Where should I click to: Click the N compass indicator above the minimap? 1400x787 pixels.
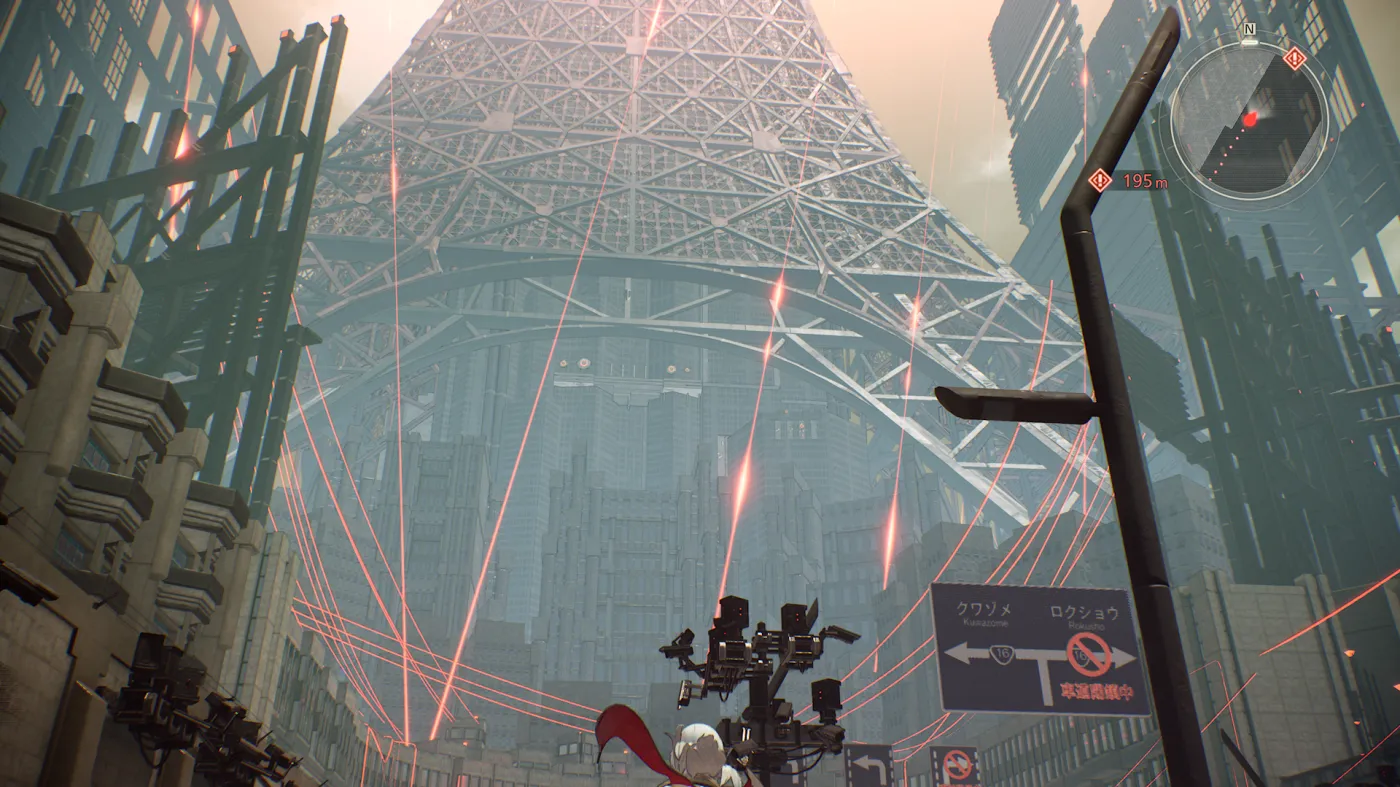(1248, 30)
